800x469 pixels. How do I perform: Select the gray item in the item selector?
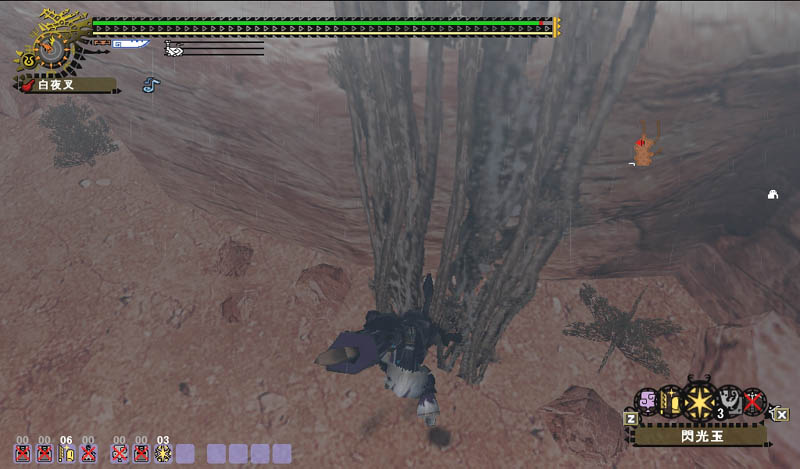click(729, 403)
